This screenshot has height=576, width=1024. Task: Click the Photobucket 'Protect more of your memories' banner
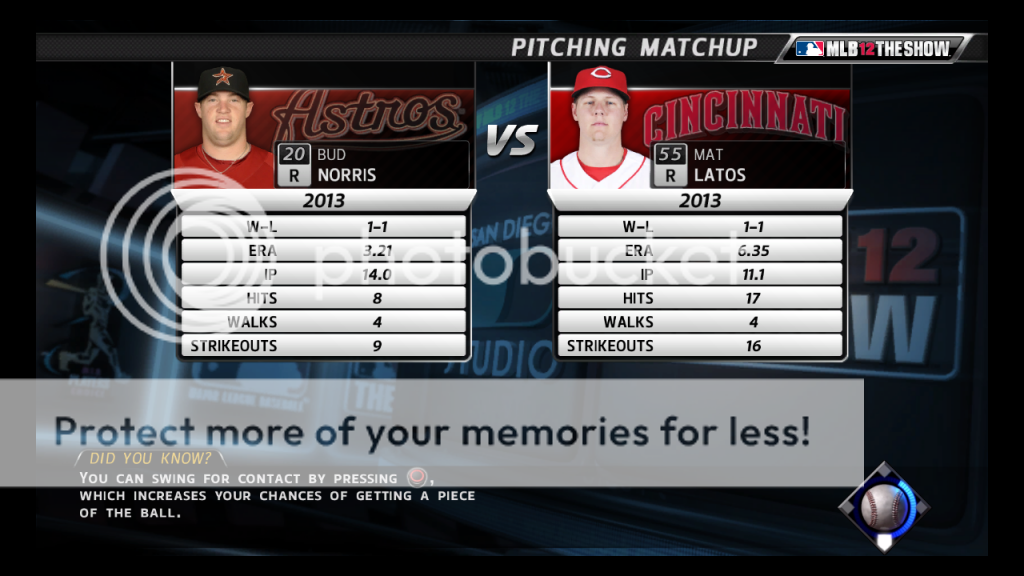point(432,432)
